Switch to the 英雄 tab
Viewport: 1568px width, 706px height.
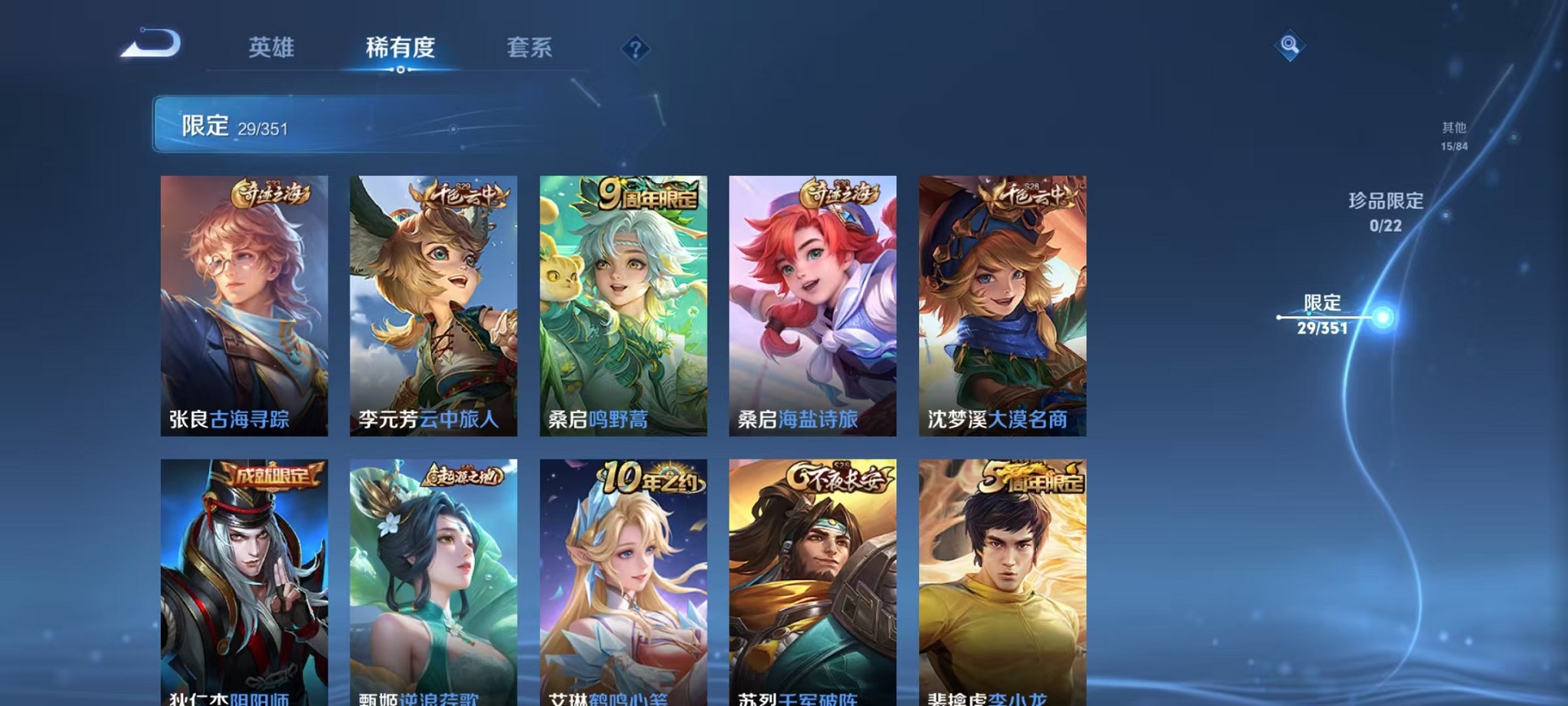click(273, 48)
